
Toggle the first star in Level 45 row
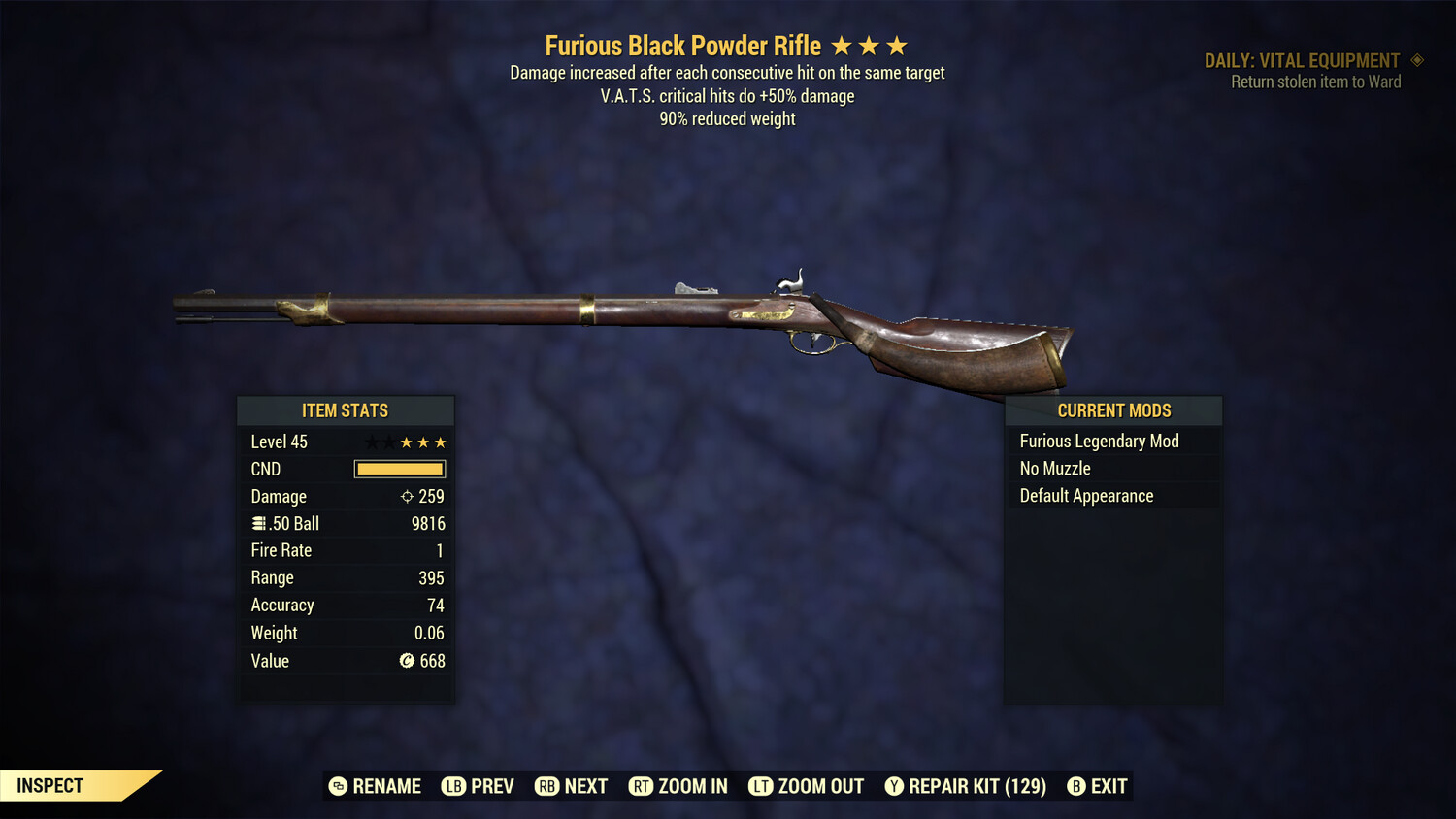tap(371, 442)
